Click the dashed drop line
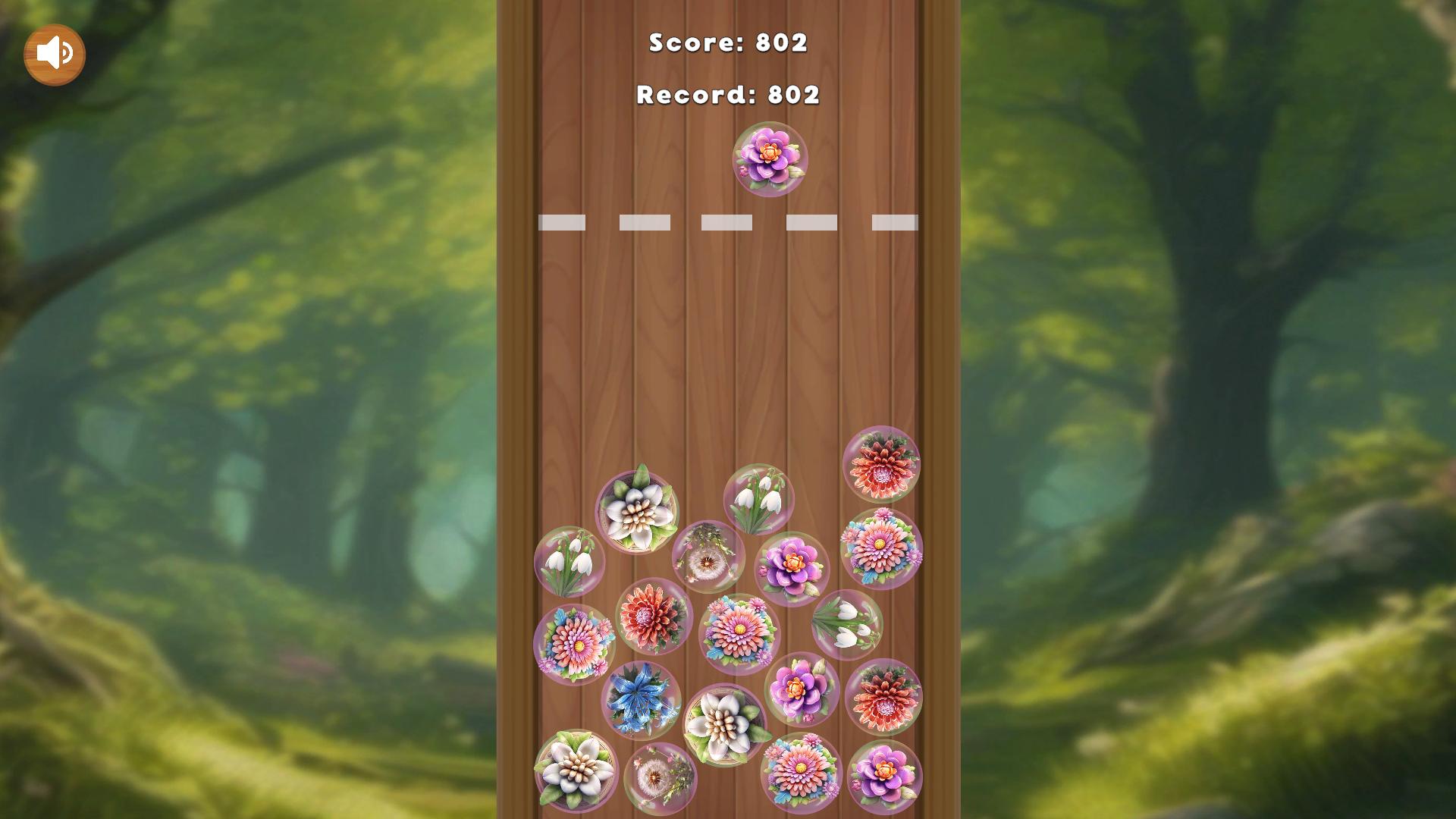 [x=728, y=221]
